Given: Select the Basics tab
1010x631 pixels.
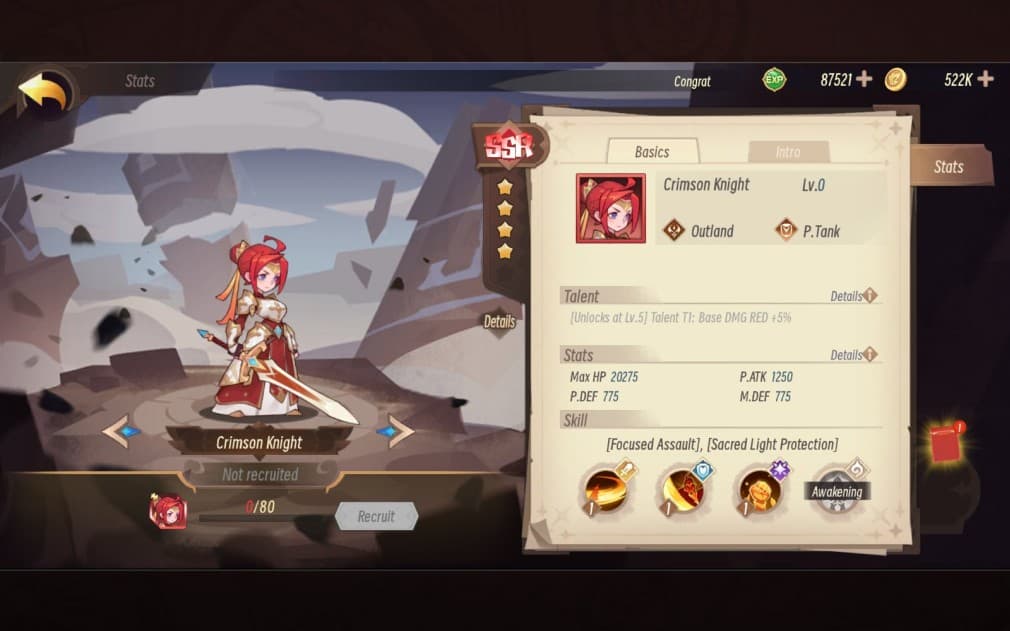Looking at the screenshot, I should (652, 152).
